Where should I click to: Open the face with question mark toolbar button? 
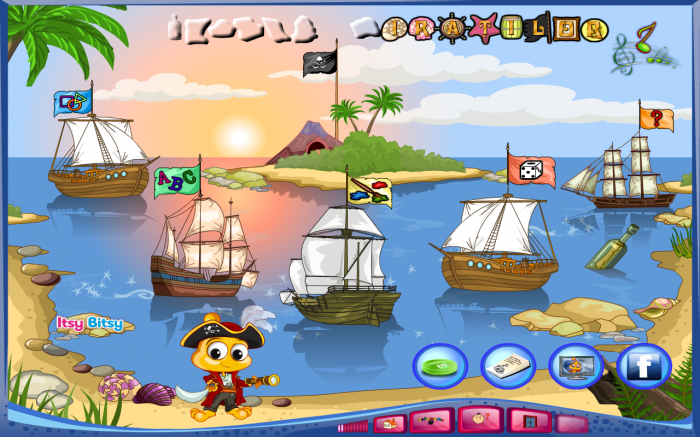(x=483, y=419)
